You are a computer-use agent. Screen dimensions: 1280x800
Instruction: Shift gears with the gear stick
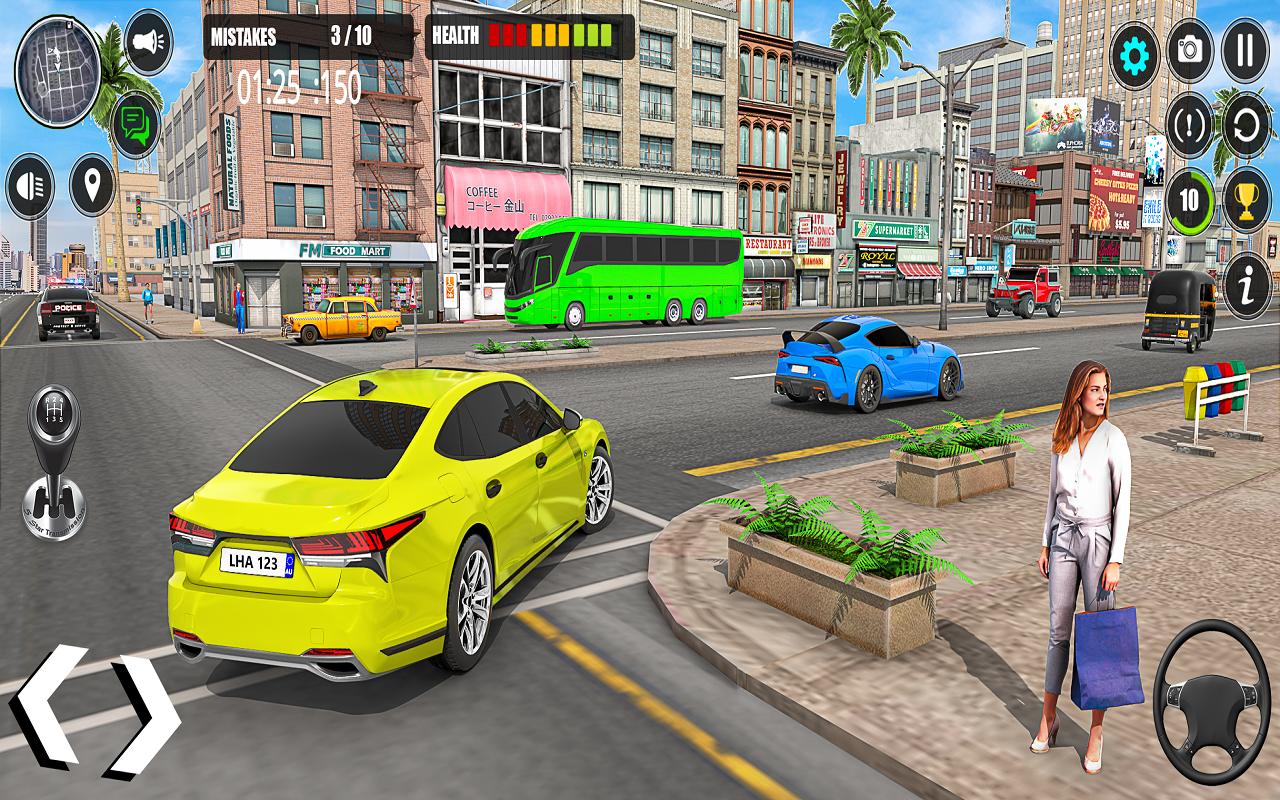click(55, 460)
